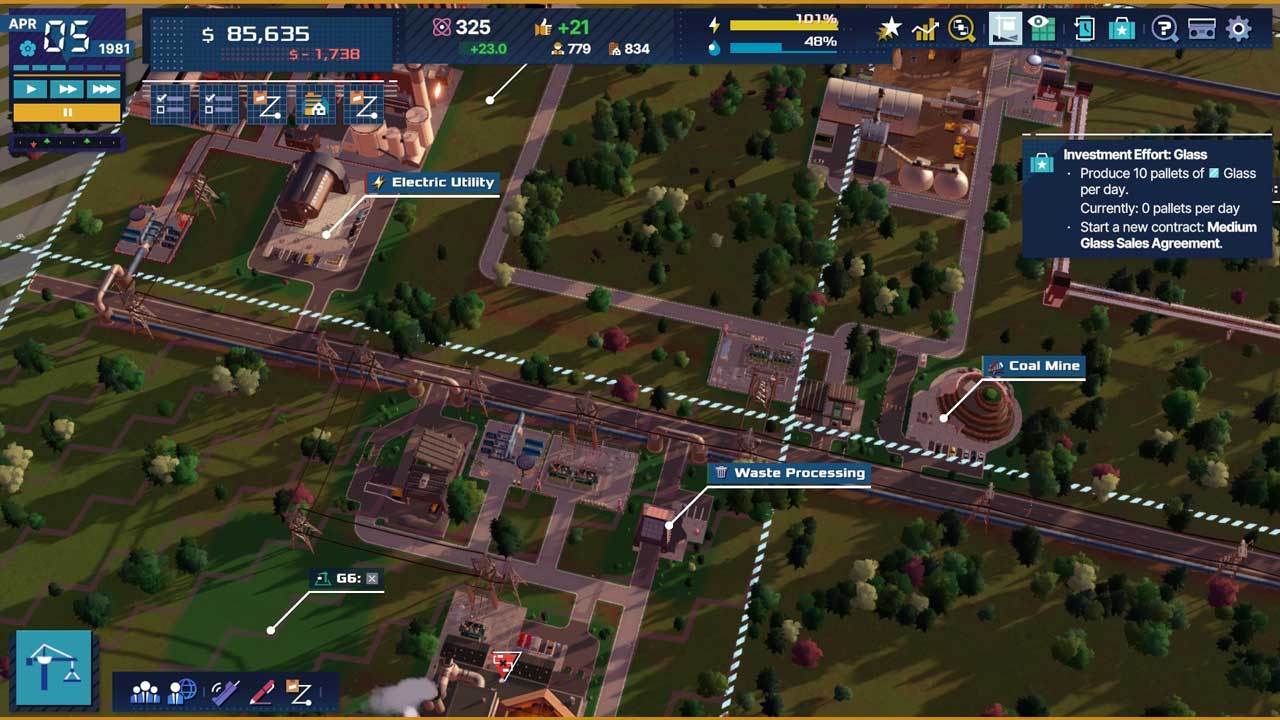Select the Electric Utility label
Image resolution: width=1280 pixels, height=720 pixels.
[432, 182]
